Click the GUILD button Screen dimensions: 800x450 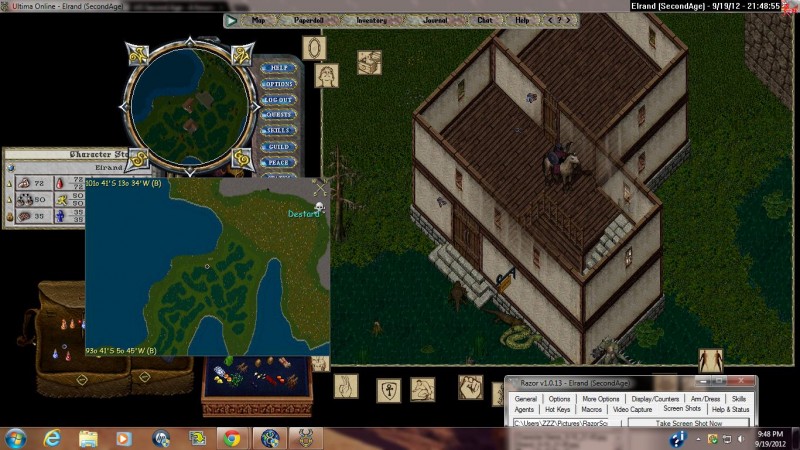pyautogui.click(x=279, y=147)
